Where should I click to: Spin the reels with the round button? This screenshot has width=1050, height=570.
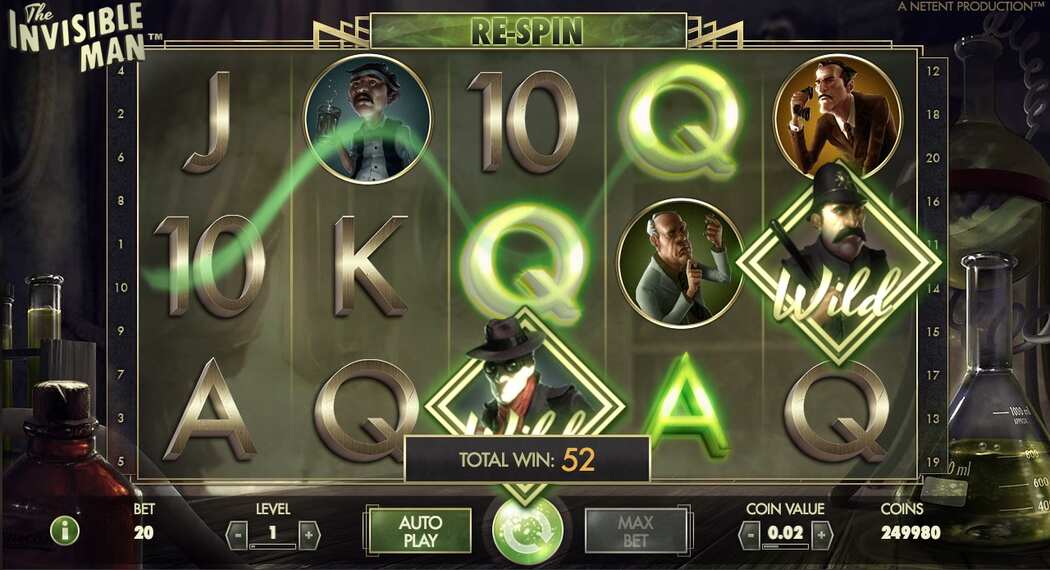(x=527, y=530)
